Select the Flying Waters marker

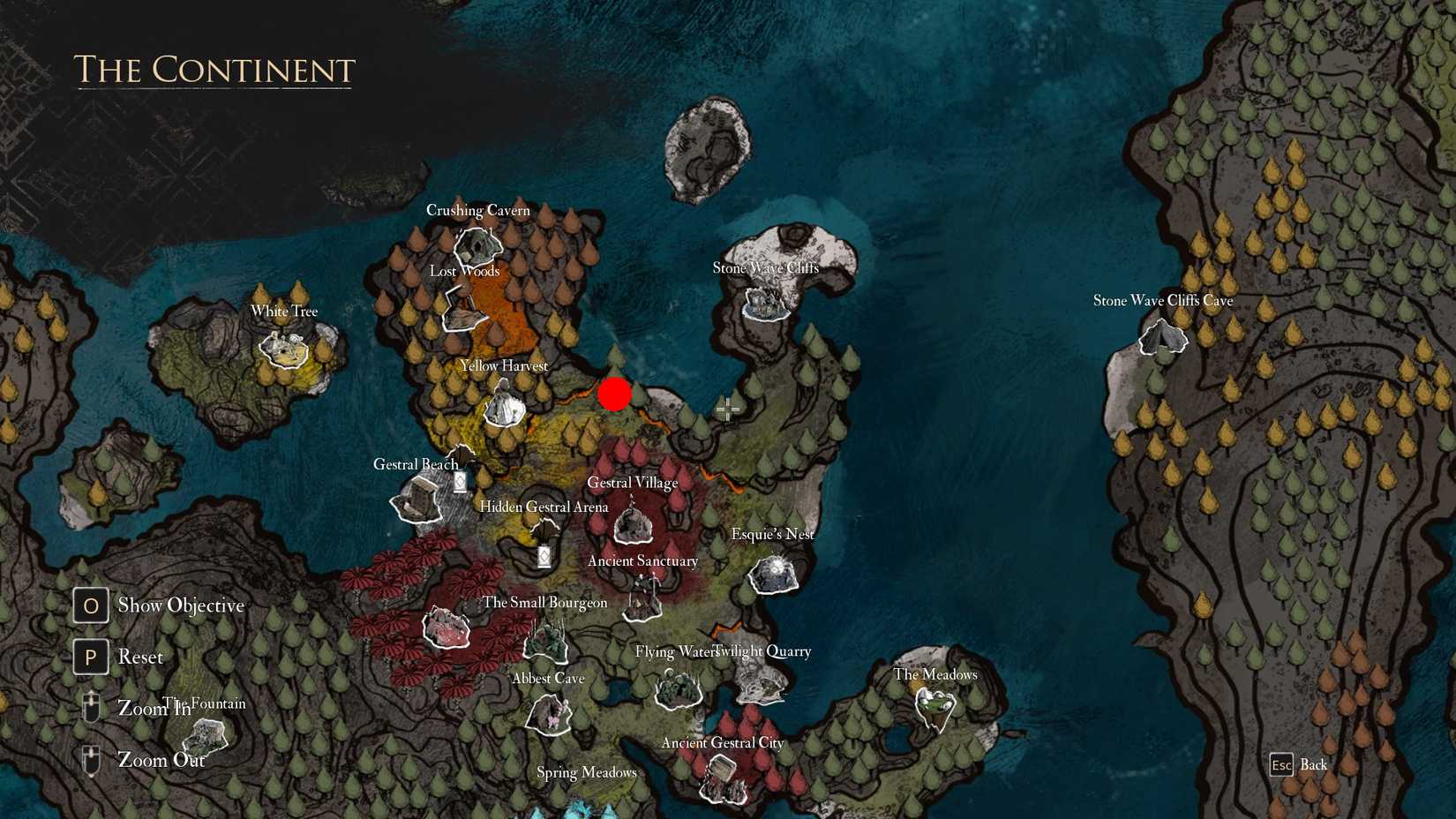point(678,691)
